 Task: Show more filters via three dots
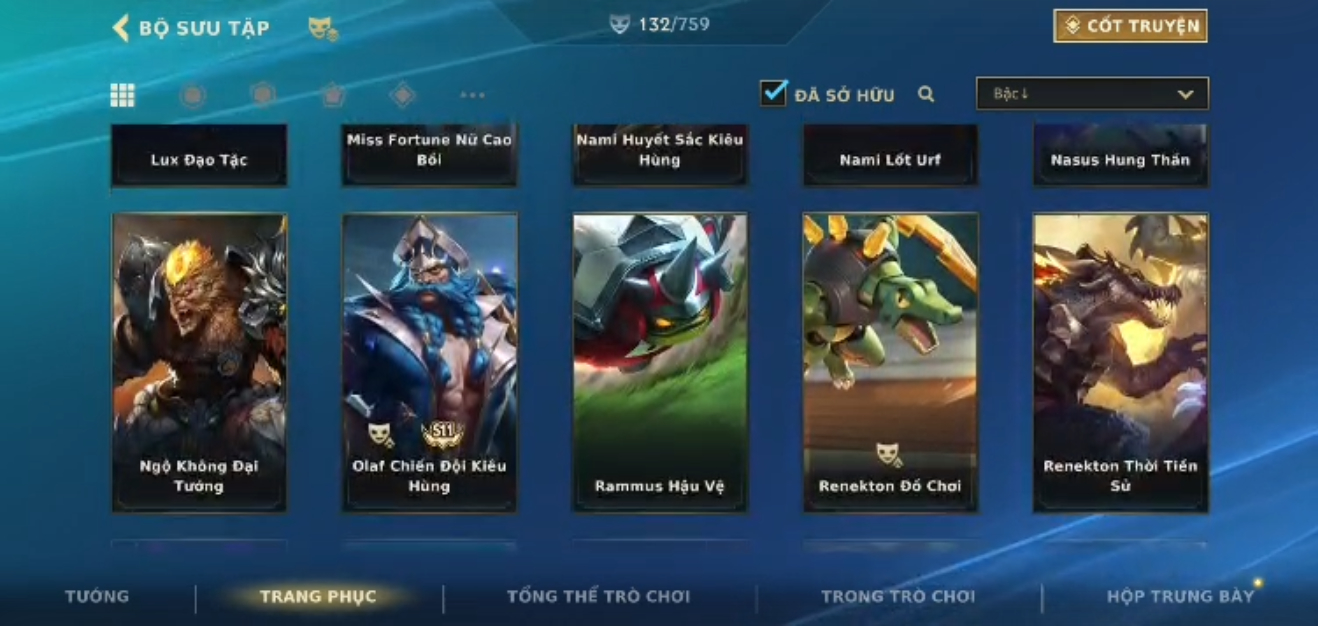click(472, 95)
